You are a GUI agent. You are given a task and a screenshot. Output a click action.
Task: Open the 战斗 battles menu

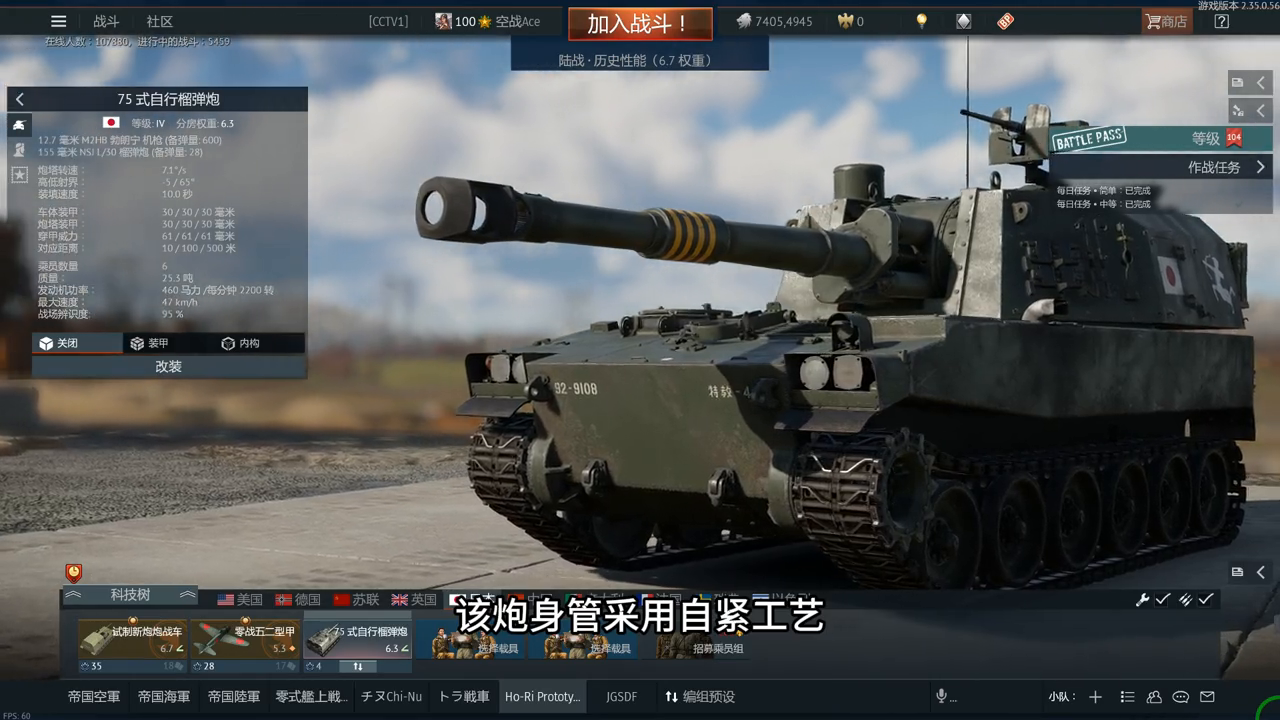[x=106, y=21]
